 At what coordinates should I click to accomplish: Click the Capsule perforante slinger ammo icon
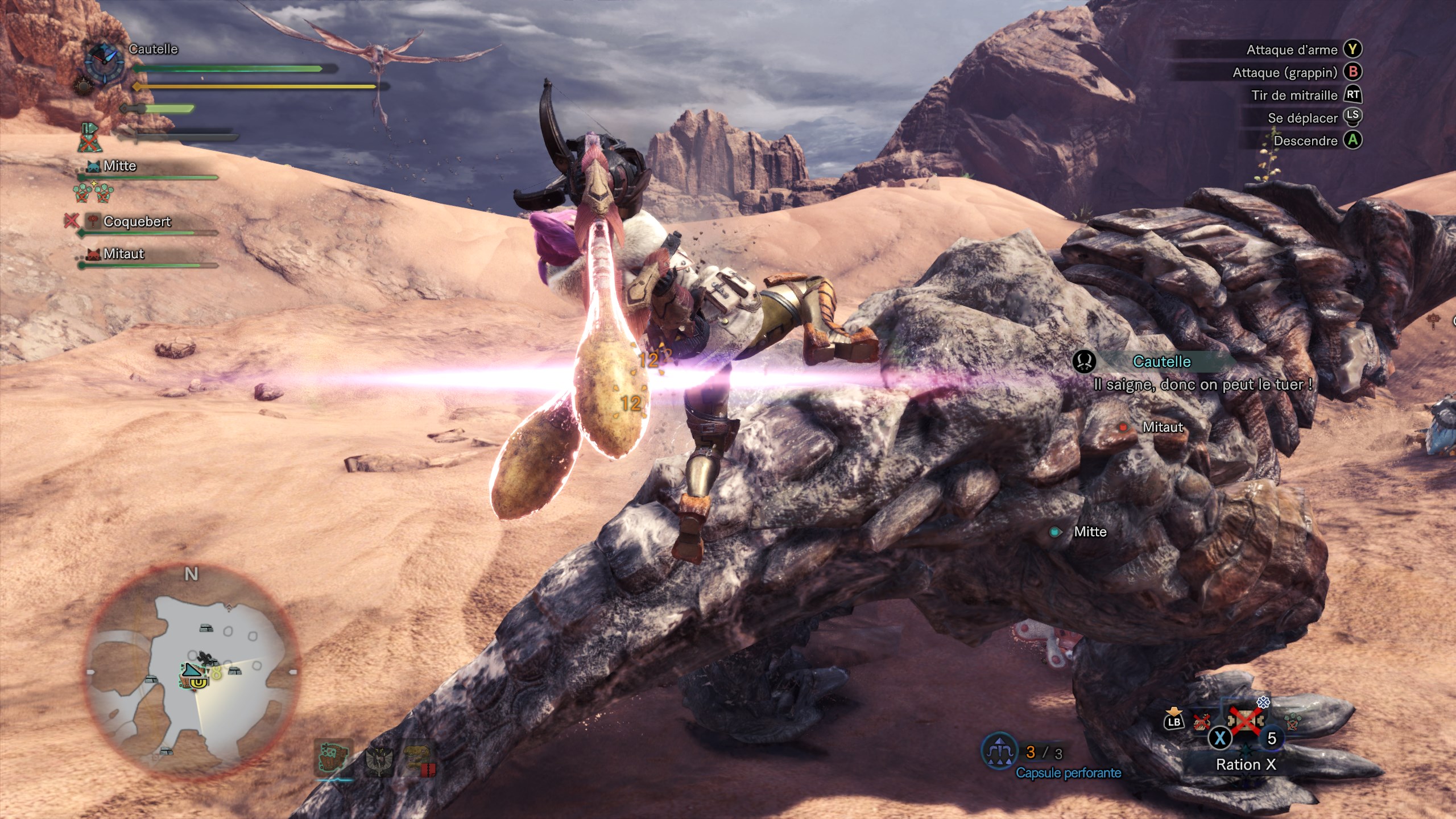click(x=999, y=752)
